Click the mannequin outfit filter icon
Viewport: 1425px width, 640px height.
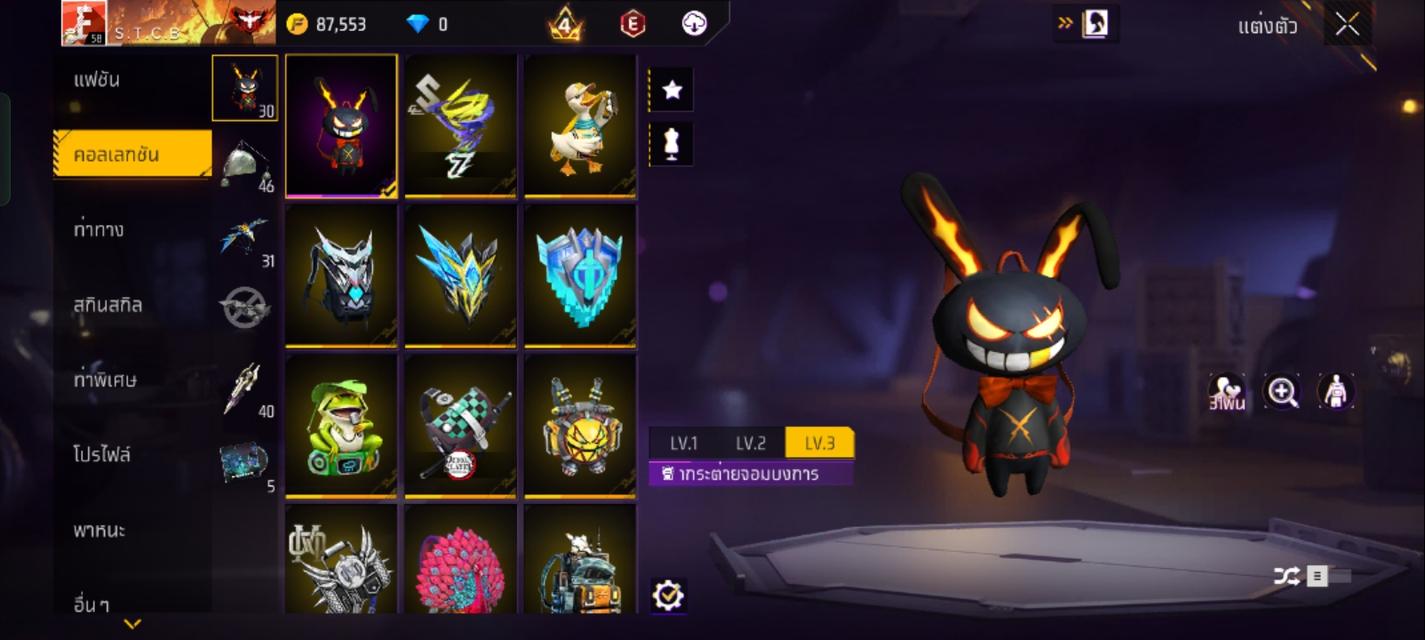click(x=672, y=144)
